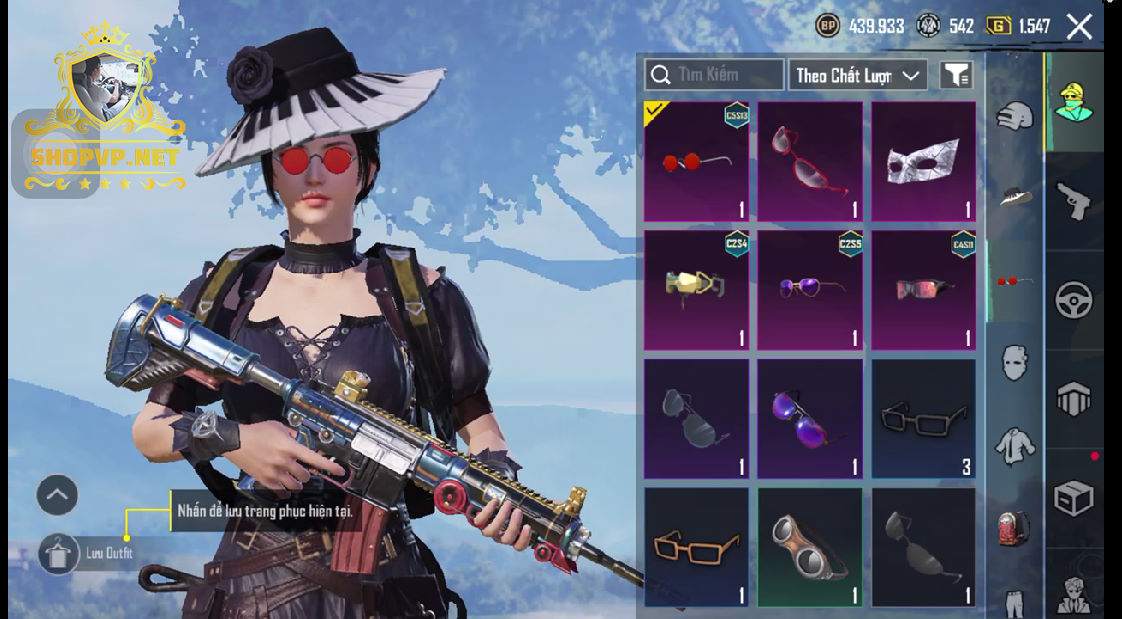
Task: Open the hat category tab
Action: (1014, 197)
